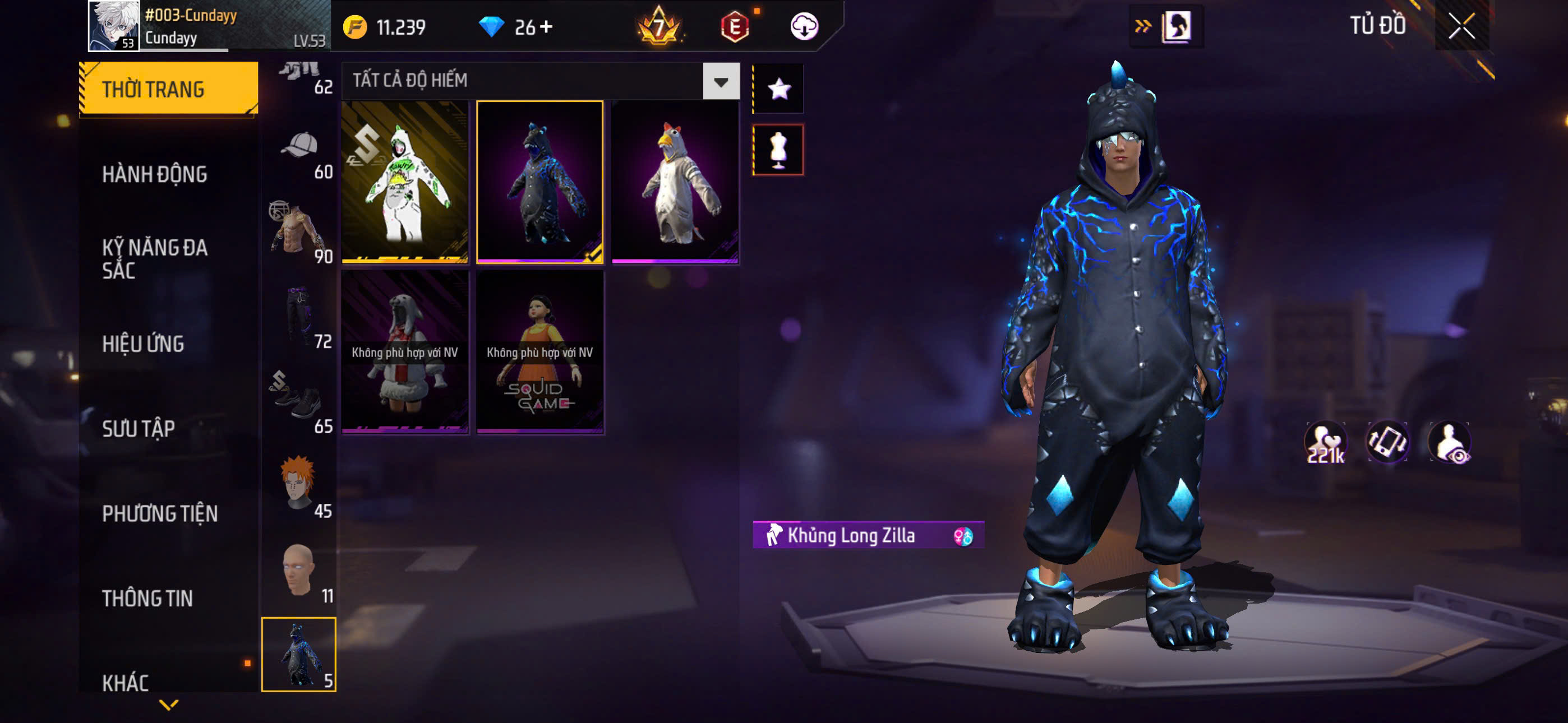1568x723 pixels.
Task: Open the cloud download icon
Action: (x=804, y=27)
